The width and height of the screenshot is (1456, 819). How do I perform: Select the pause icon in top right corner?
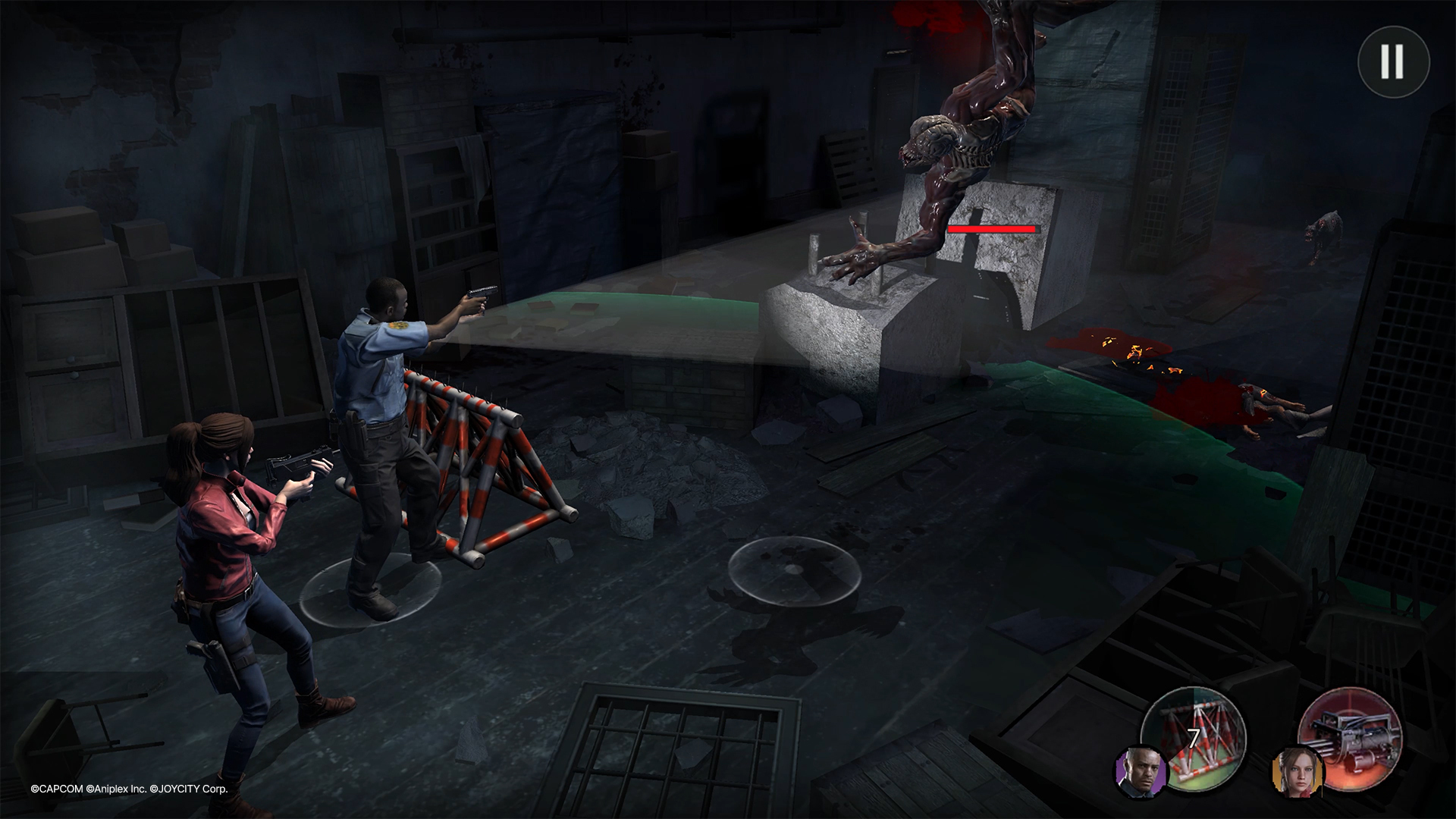(1394, 61)
